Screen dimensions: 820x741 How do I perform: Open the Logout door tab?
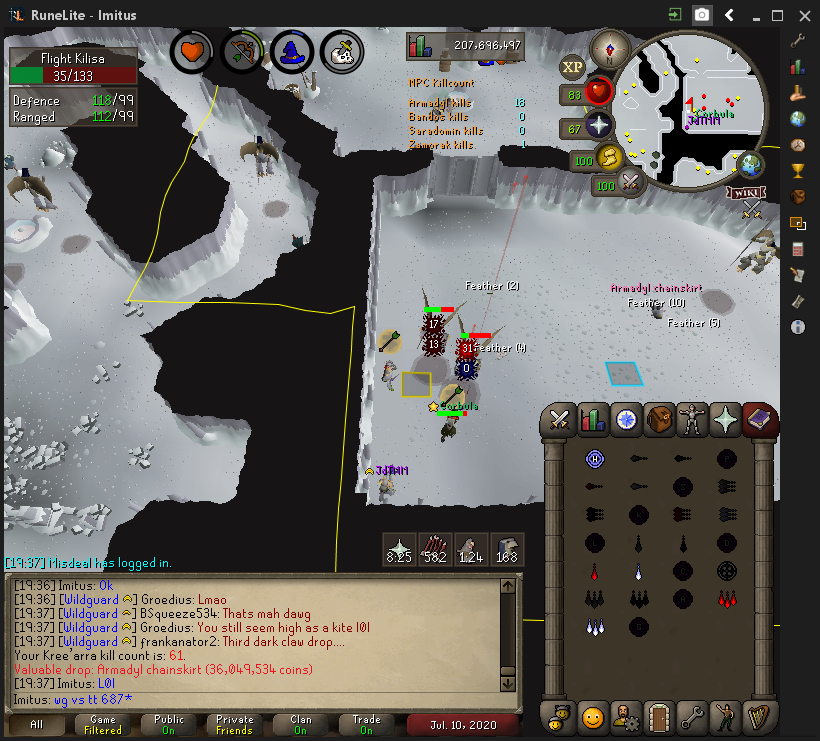[x=659, y=717]
